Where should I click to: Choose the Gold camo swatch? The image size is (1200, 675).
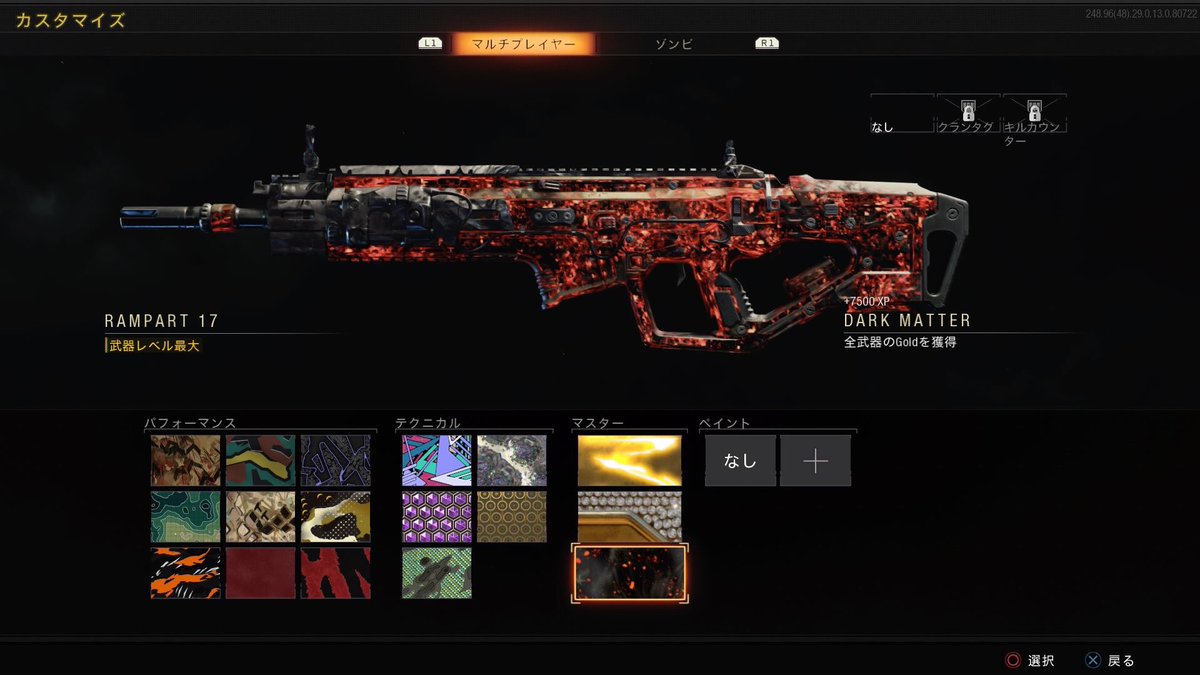click(x=629, y=460)
